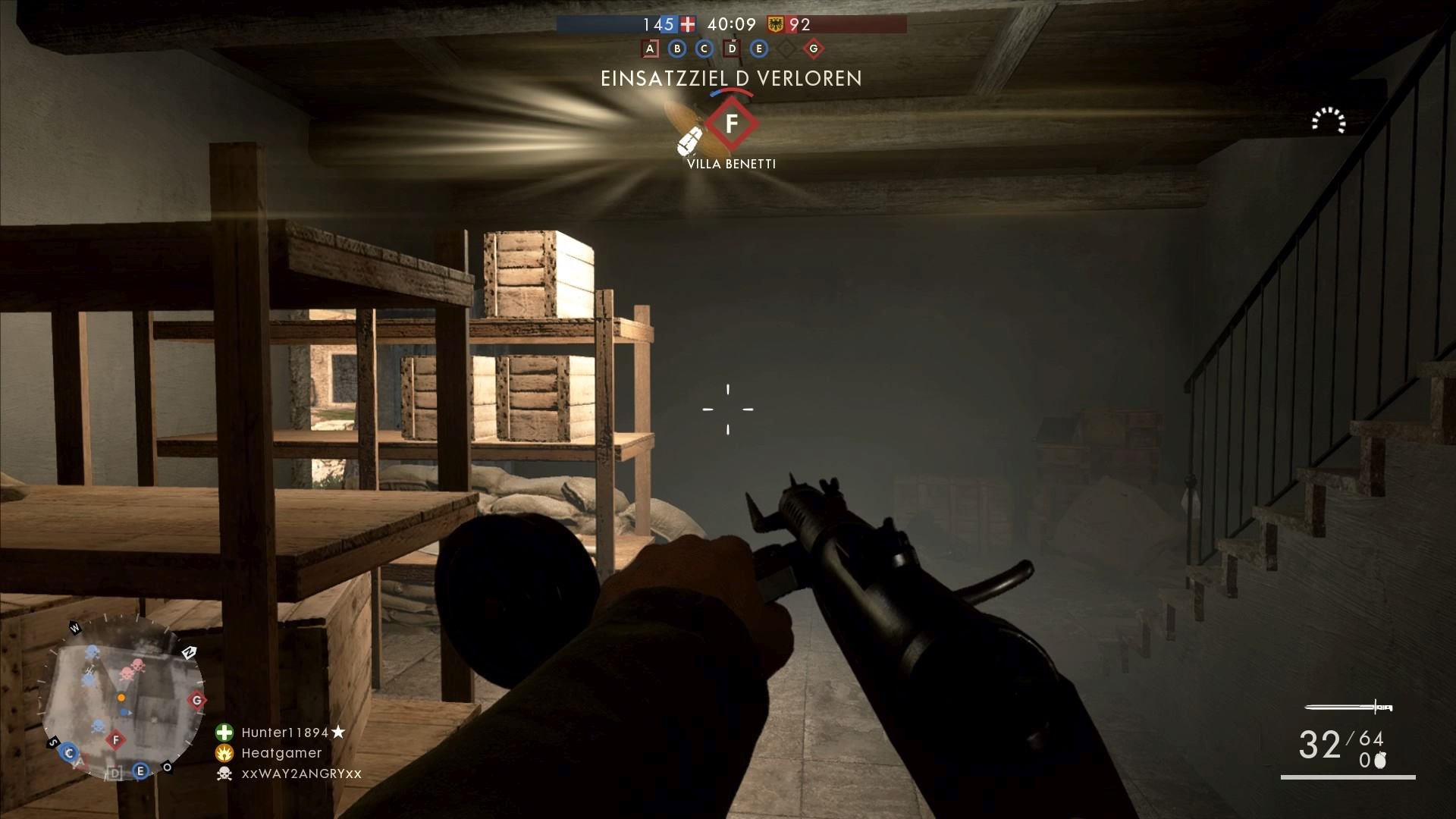Image resolution: width=1456 pixels, height=819 pixels.
Task: Click objective B circle in top bar
Action: pos(677,49)
